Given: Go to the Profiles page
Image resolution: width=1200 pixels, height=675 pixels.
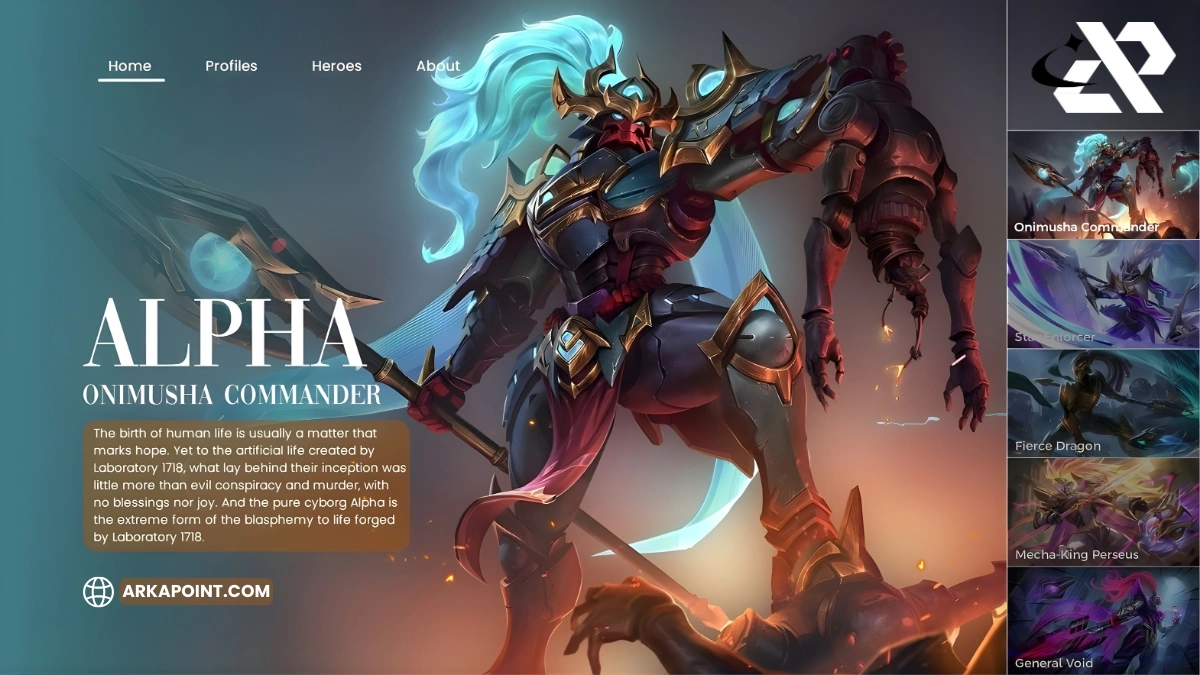Looking at the screenshot, I should 231,66.
